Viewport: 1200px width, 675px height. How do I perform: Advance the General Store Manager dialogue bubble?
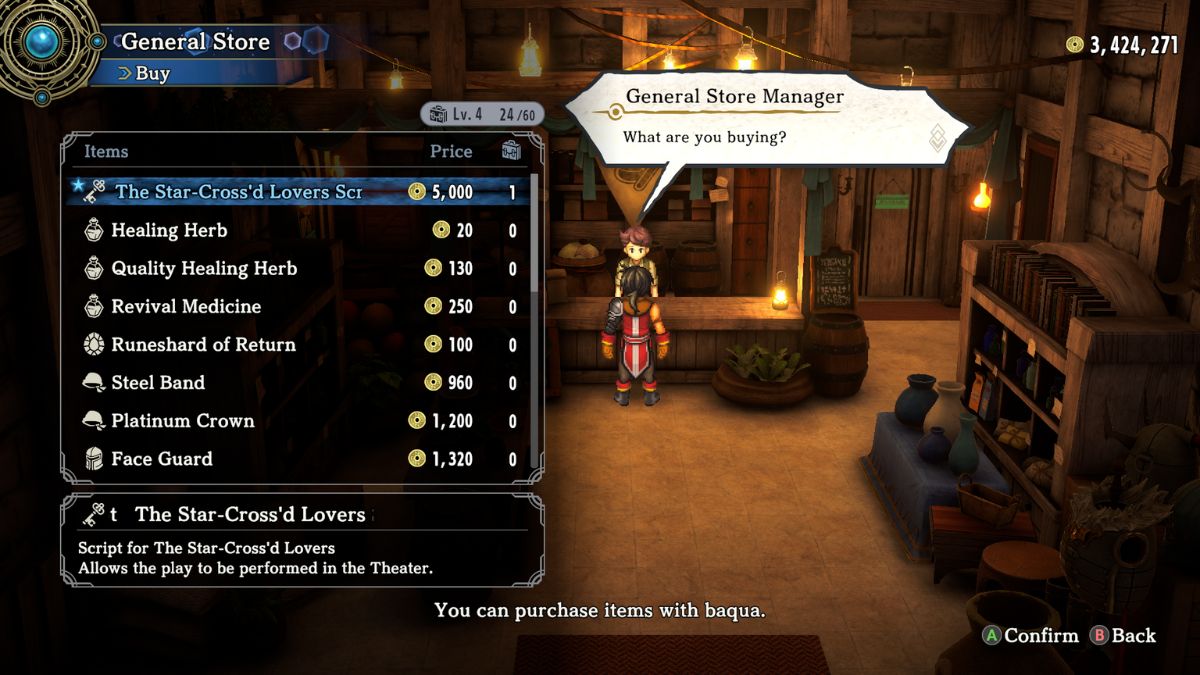pos(766,118)
